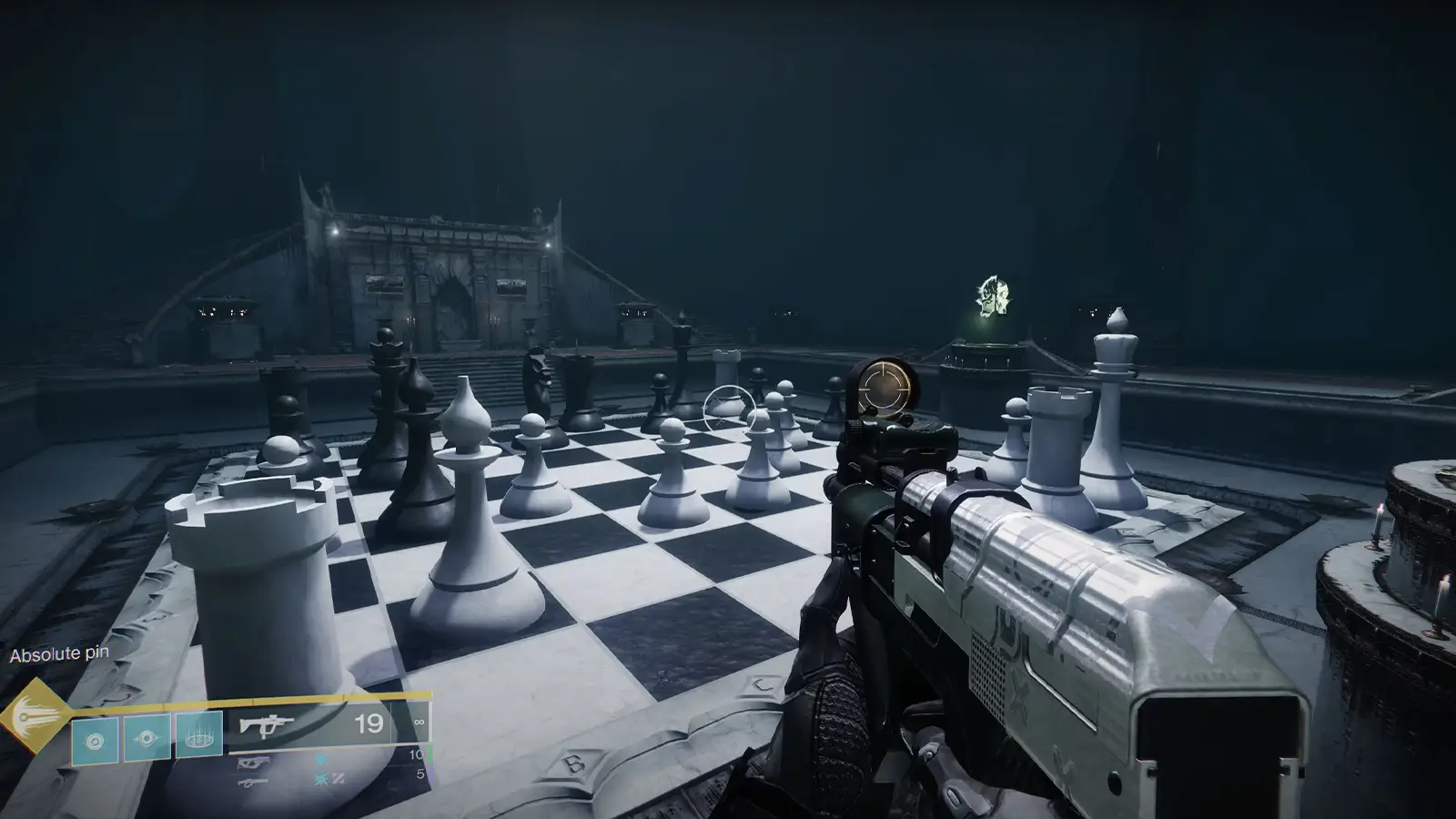
Task: Click the ammo counter showing 19
Action: tap(368, 723)
